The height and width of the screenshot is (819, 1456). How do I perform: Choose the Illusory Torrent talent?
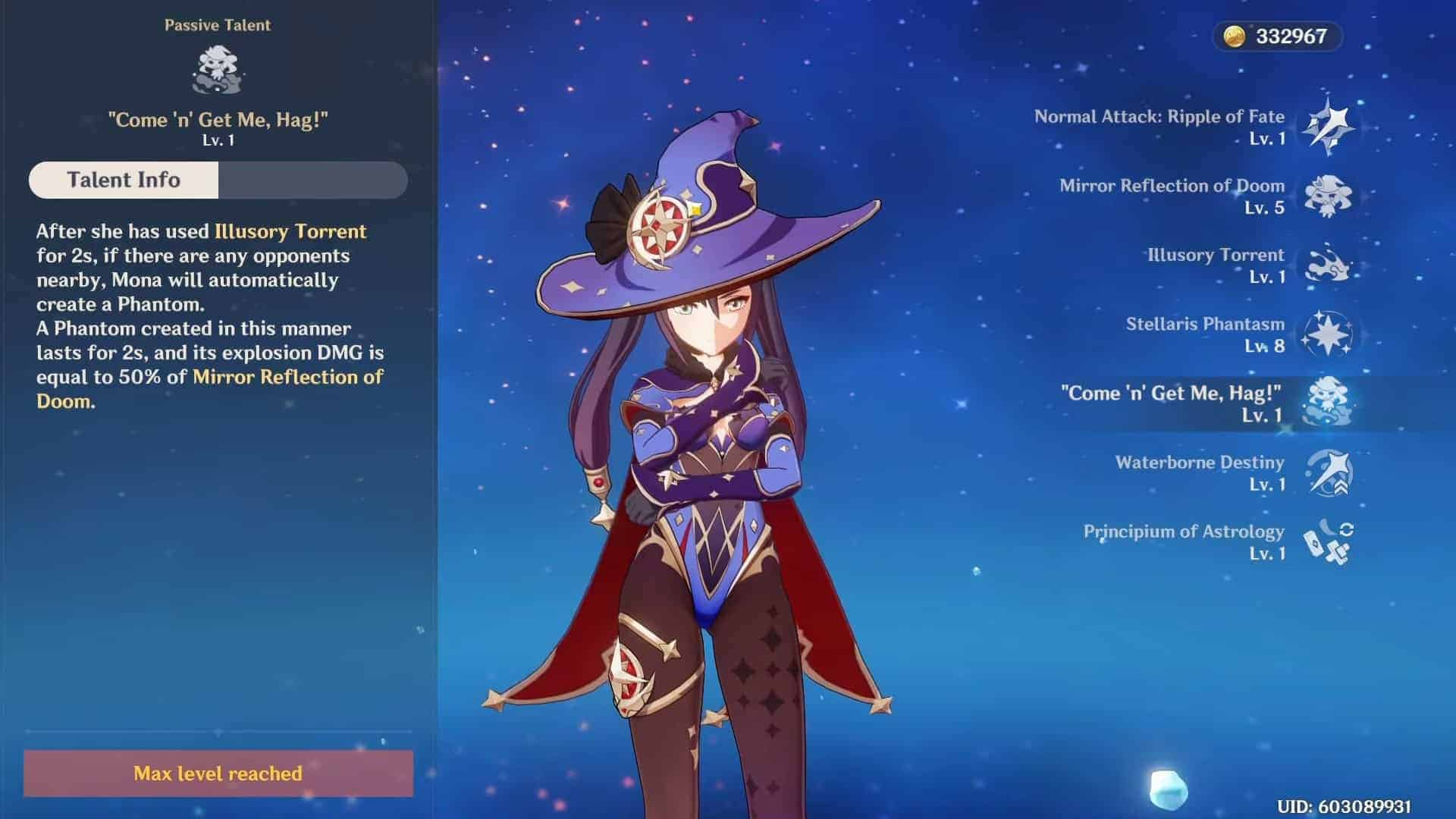click(1327, 265)
